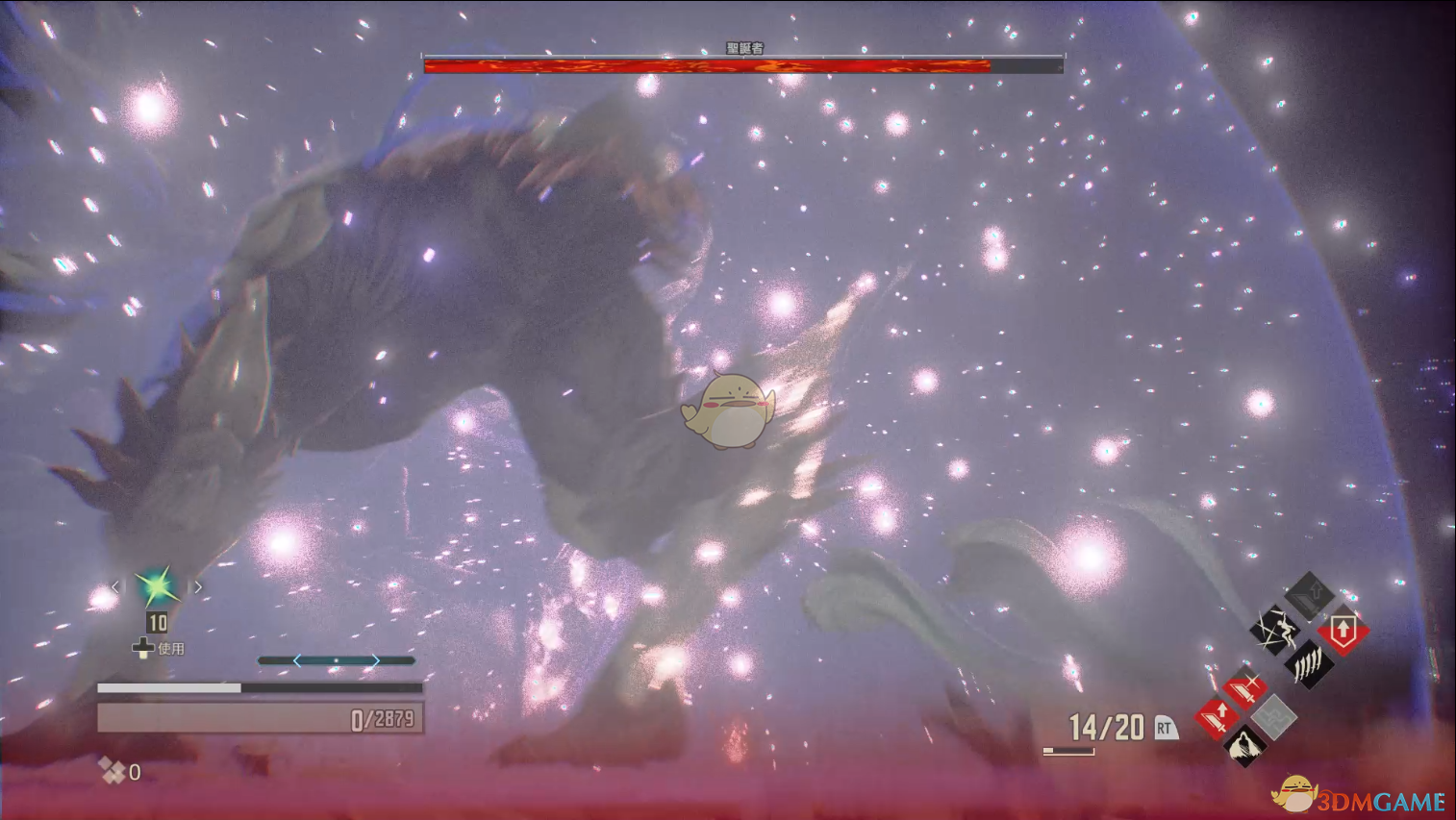
Task: Select the green star item slot
Action: click(157, 585)
